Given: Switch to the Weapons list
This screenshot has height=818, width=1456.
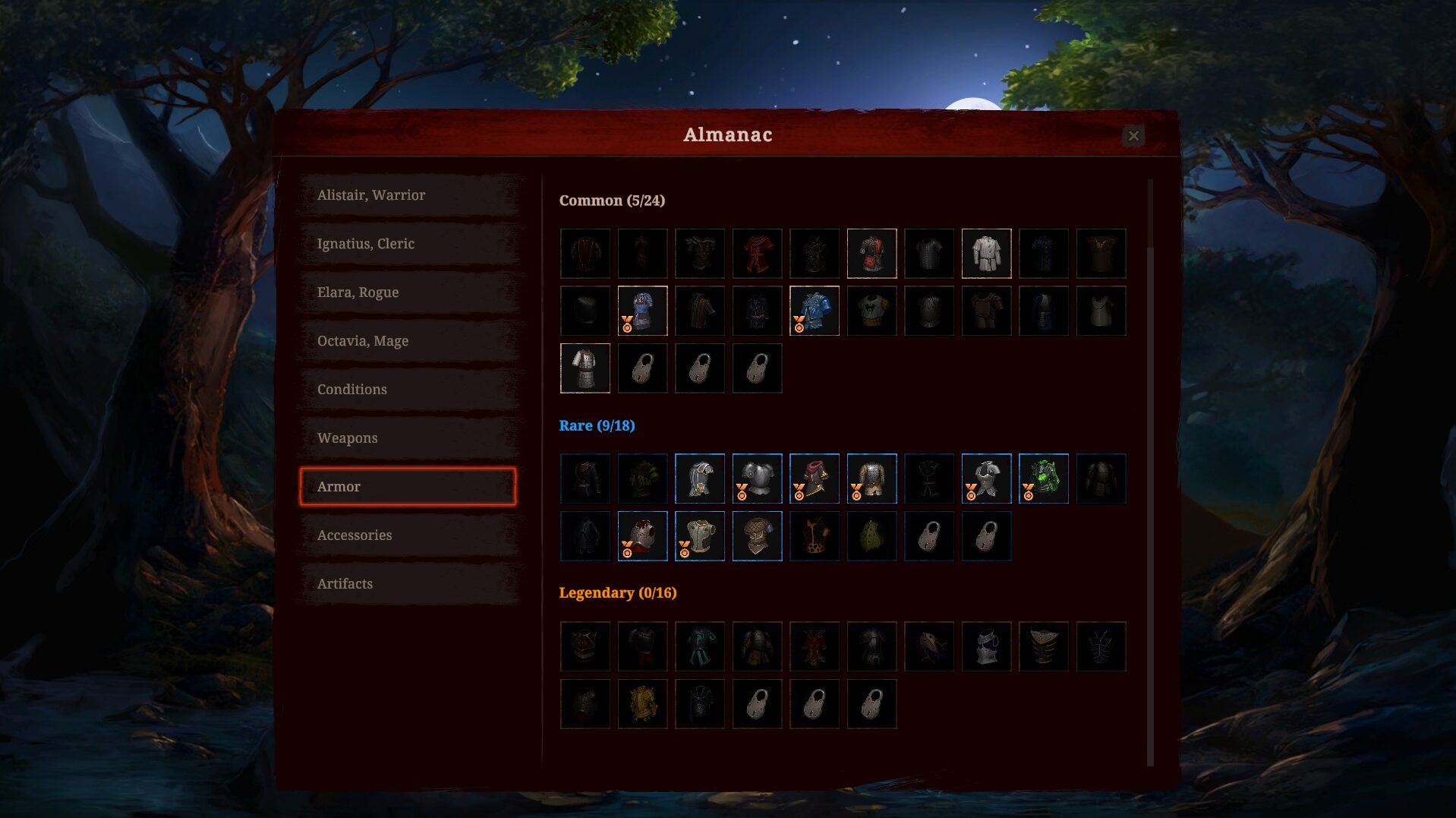Looking at the screenshot, I should tap(408, 438).
